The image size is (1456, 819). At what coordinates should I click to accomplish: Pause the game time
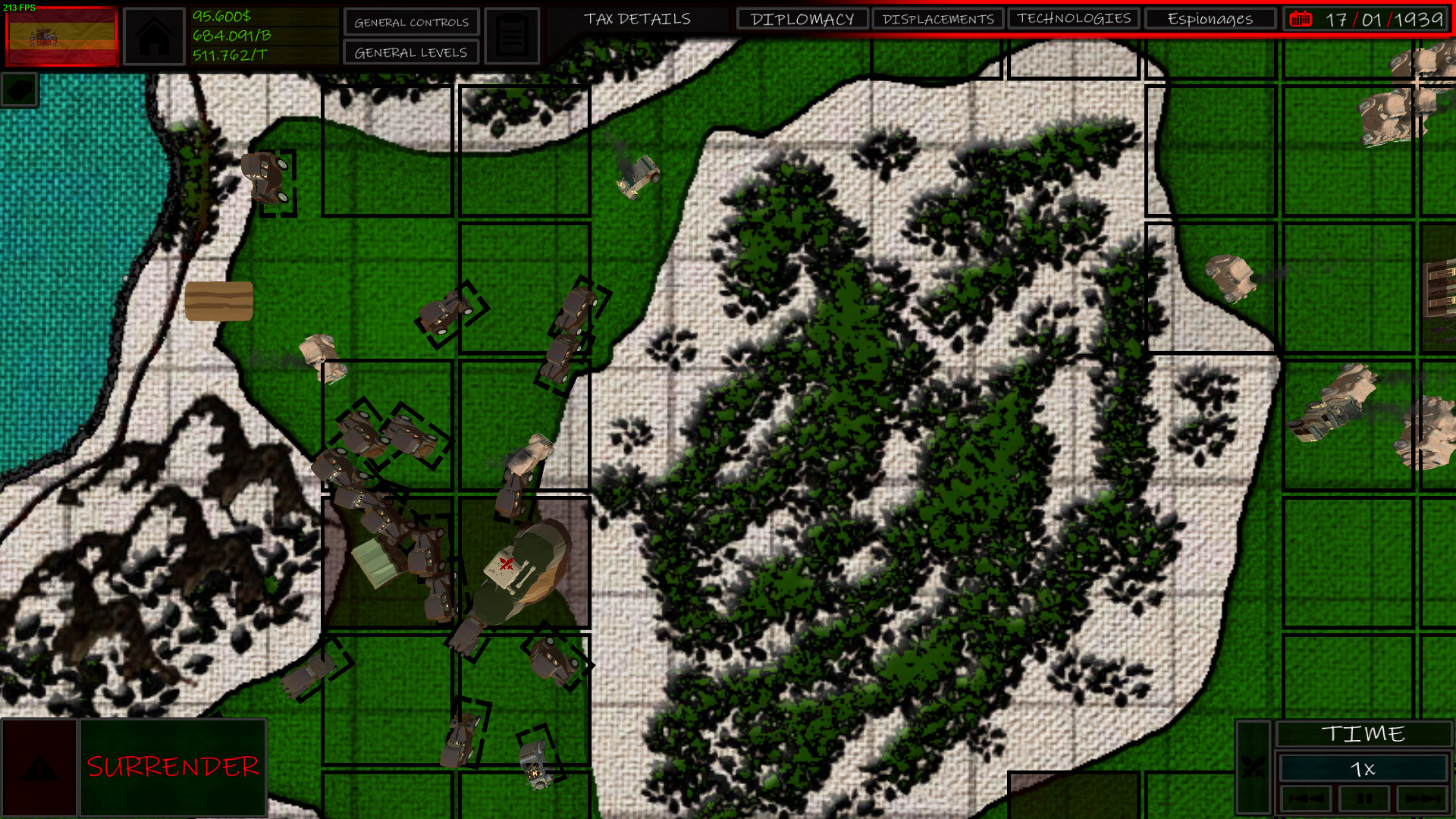click(1365, 799)
